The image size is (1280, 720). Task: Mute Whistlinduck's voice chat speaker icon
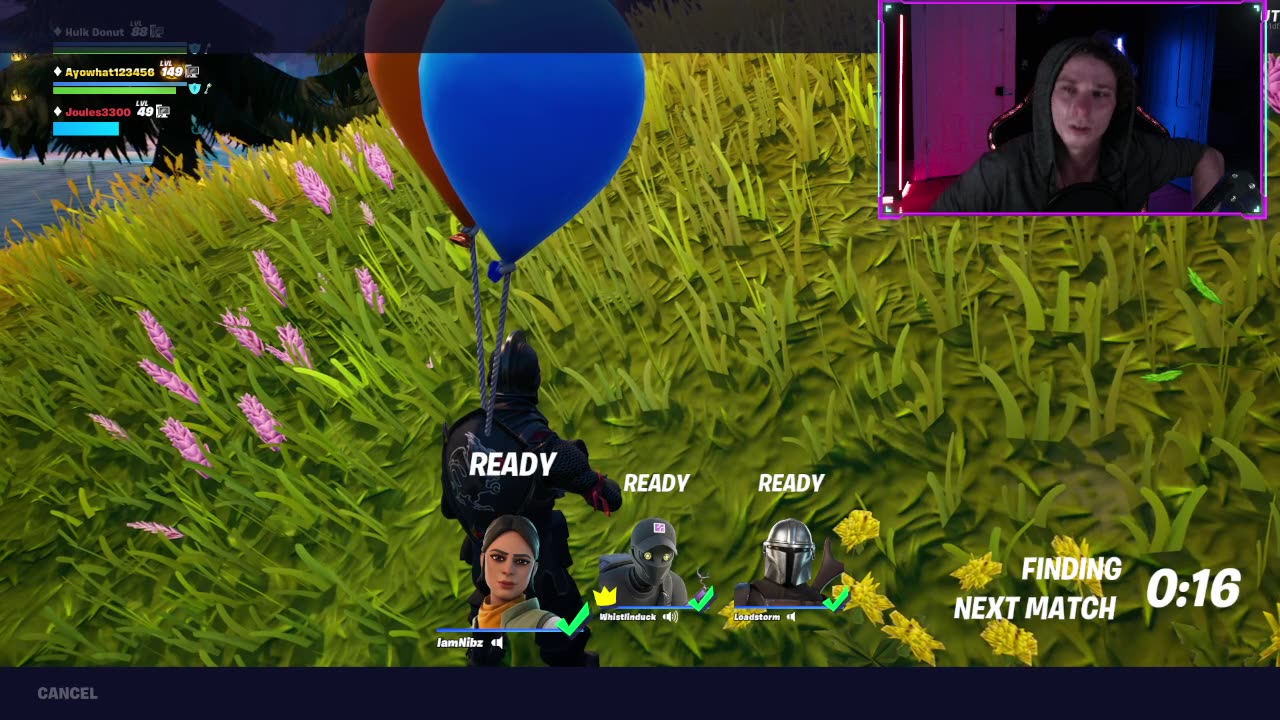pyautogui.click(x=671, y=617)
